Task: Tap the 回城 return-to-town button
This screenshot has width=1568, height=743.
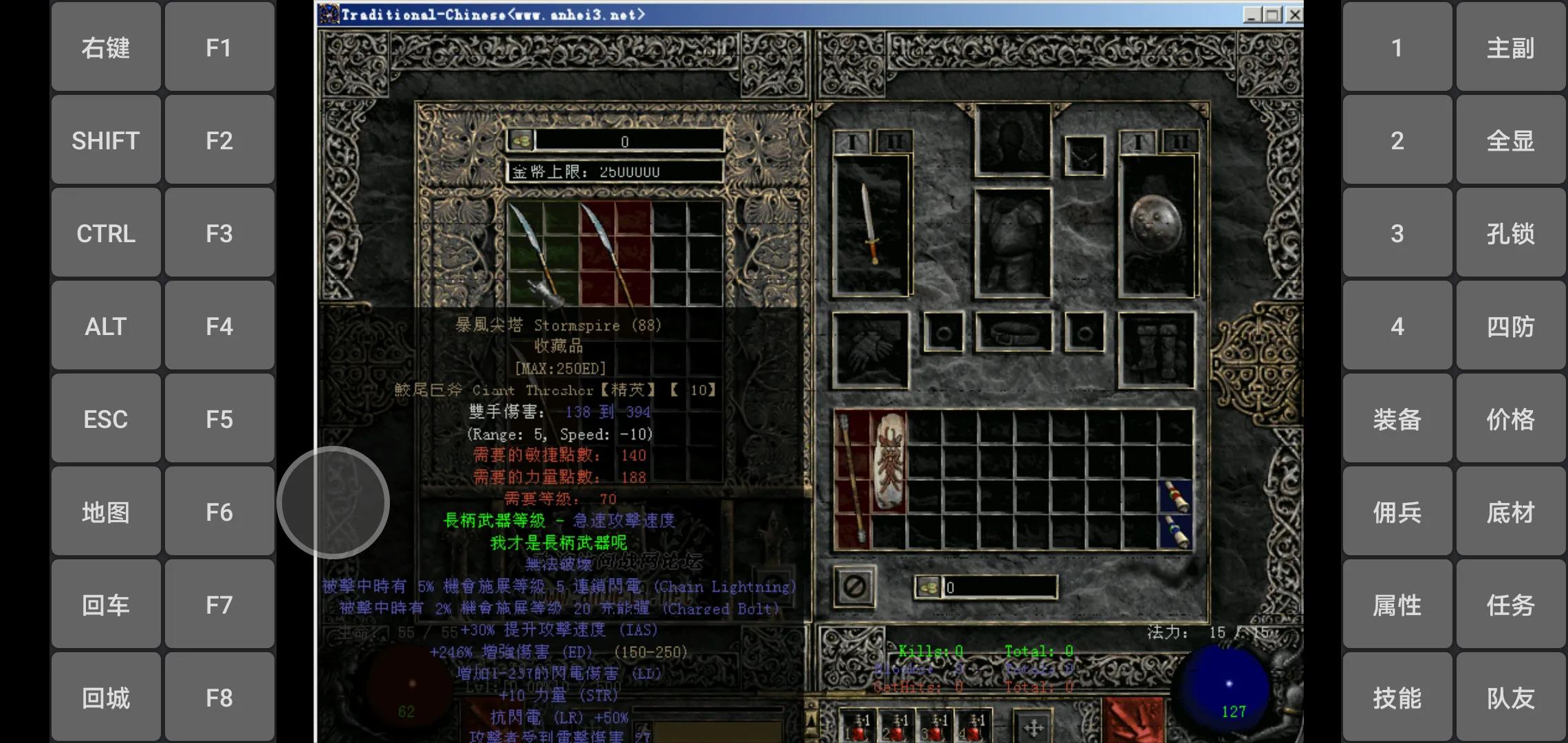Action: point(106,698)
